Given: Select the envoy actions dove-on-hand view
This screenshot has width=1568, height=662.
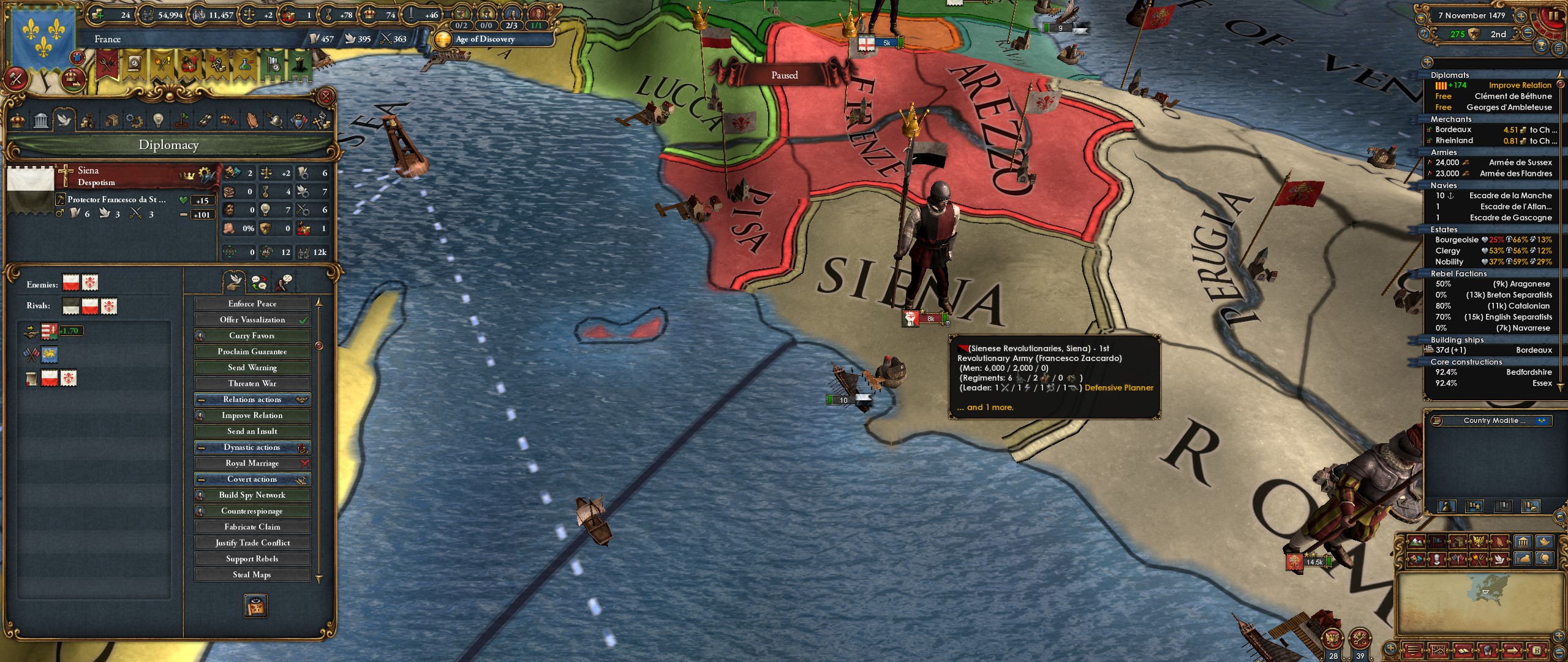Looking at the screenshot, I should click(x=234, y=283).
